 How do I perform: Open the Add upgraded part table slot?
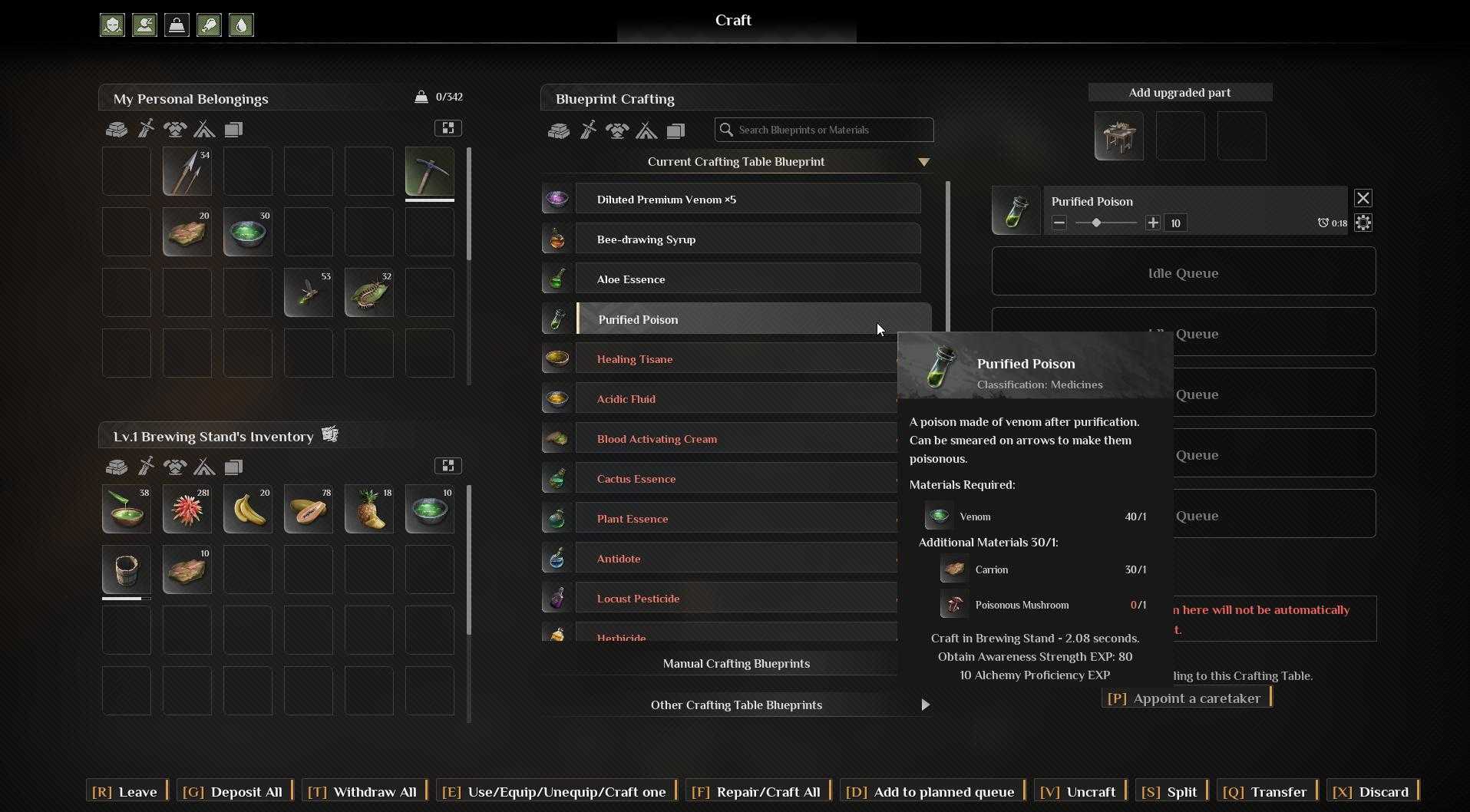tap(1118, 136)
